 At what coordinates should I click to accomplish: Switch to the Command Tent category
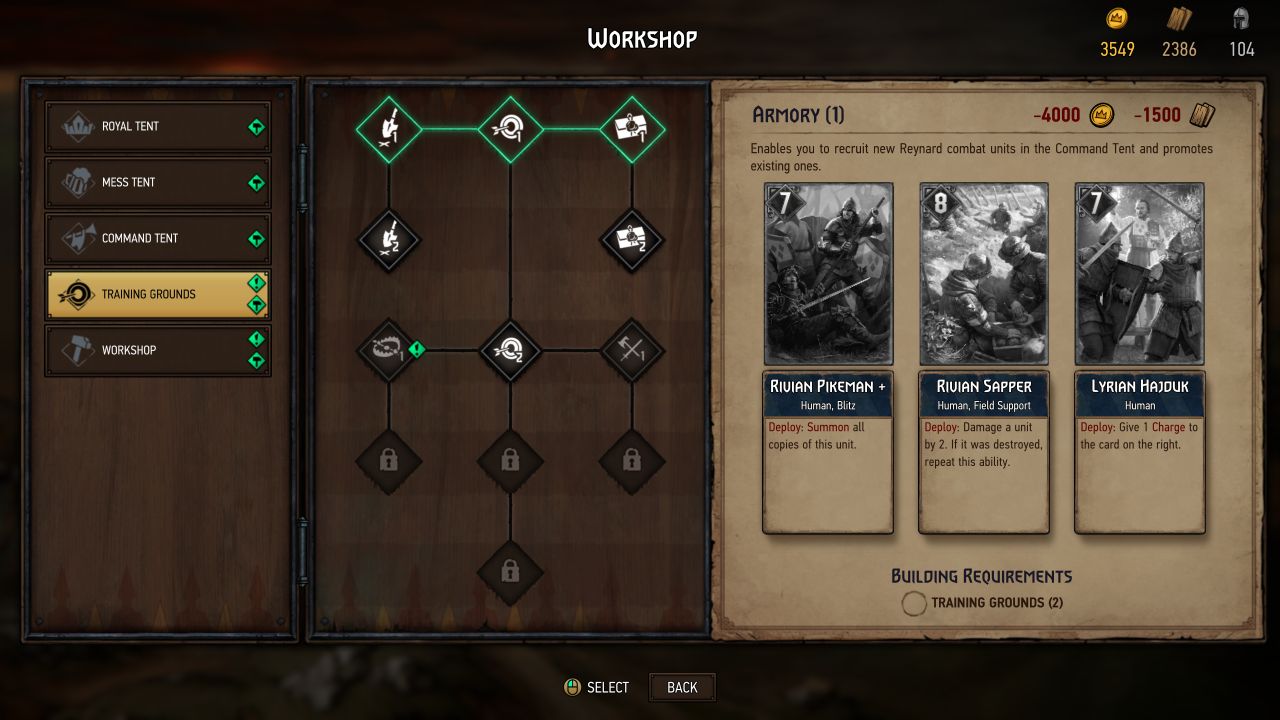pos(157,239)
